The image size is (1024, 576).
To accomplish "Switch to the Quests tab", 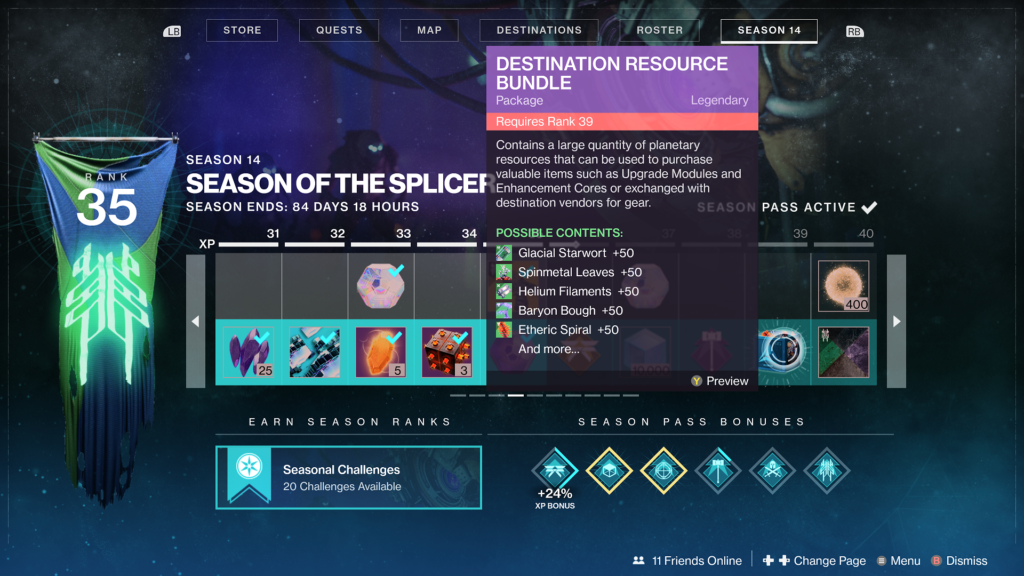I will (x=339, y=30).
